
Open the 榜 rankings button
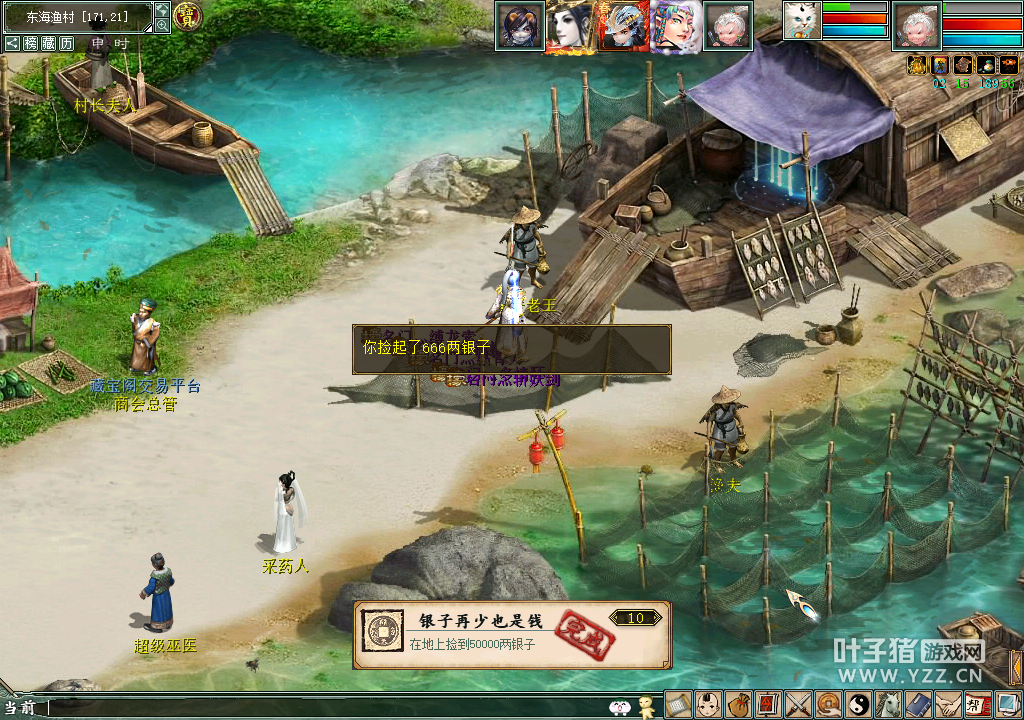[x=31, y=43]
